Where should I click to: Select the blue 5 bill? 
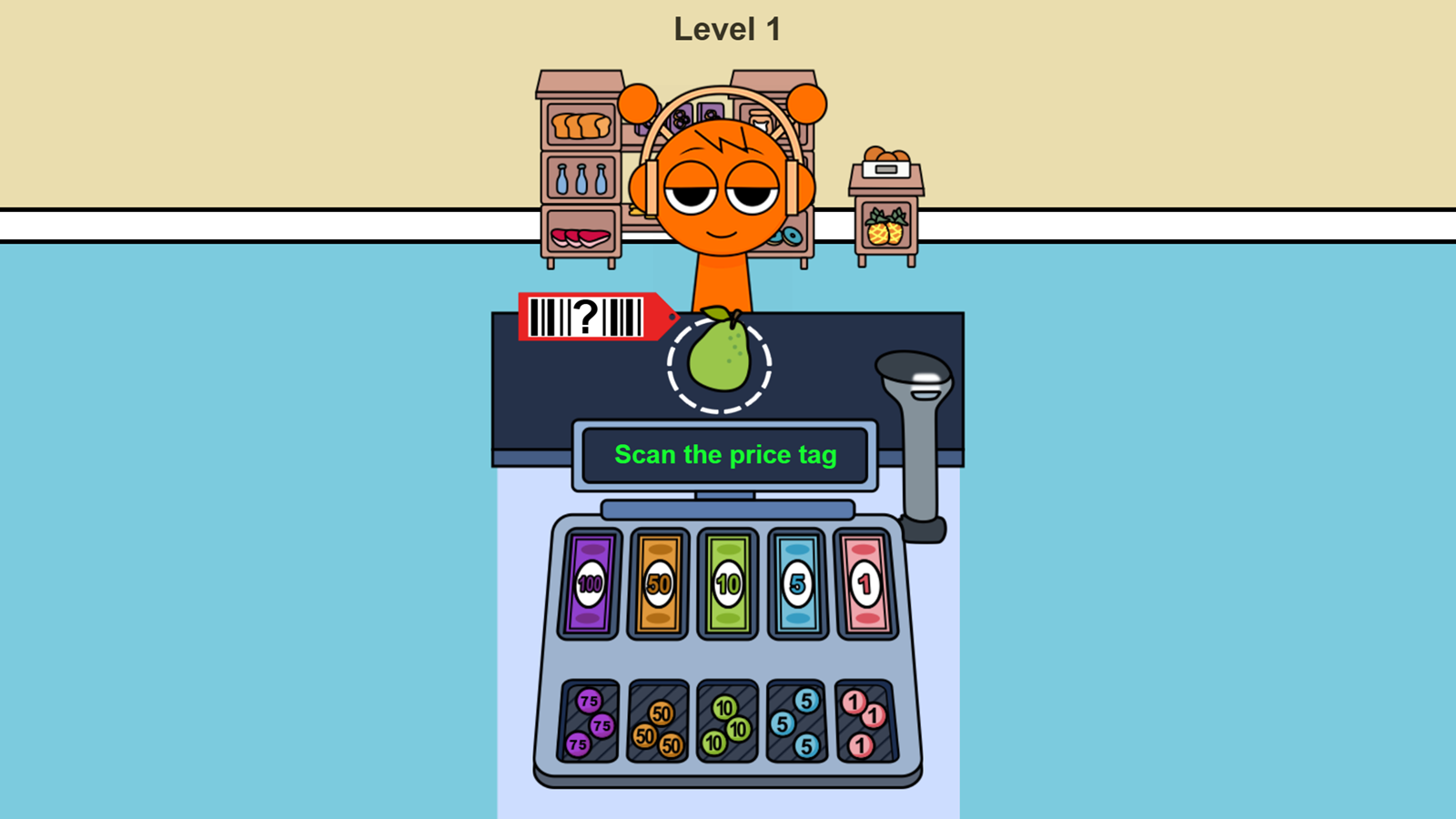coord(798,584)
